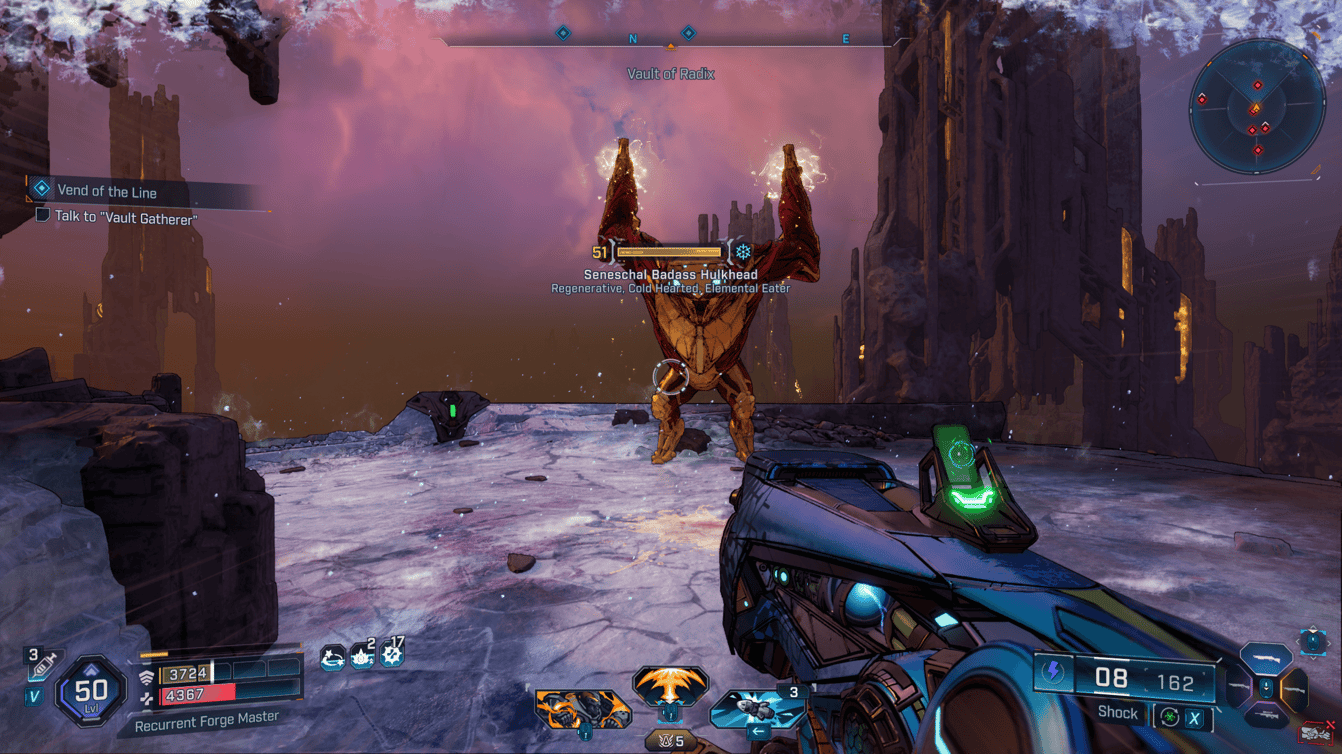The height and width of the screenshot is (754, 1342).
Task: Click the level 50 character badge
Action: [x=91, y=691]
